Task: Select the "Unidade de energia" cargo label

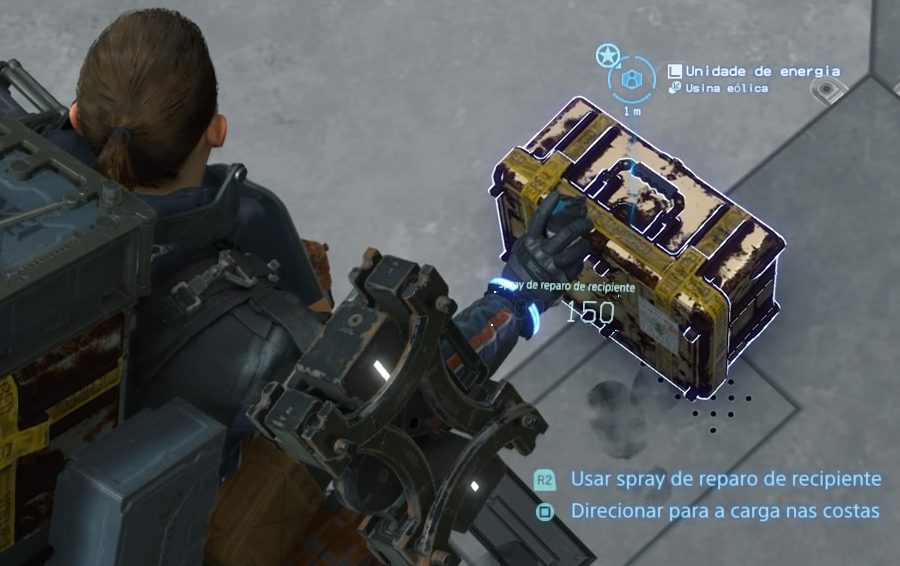Action: [x=762, y=71]
